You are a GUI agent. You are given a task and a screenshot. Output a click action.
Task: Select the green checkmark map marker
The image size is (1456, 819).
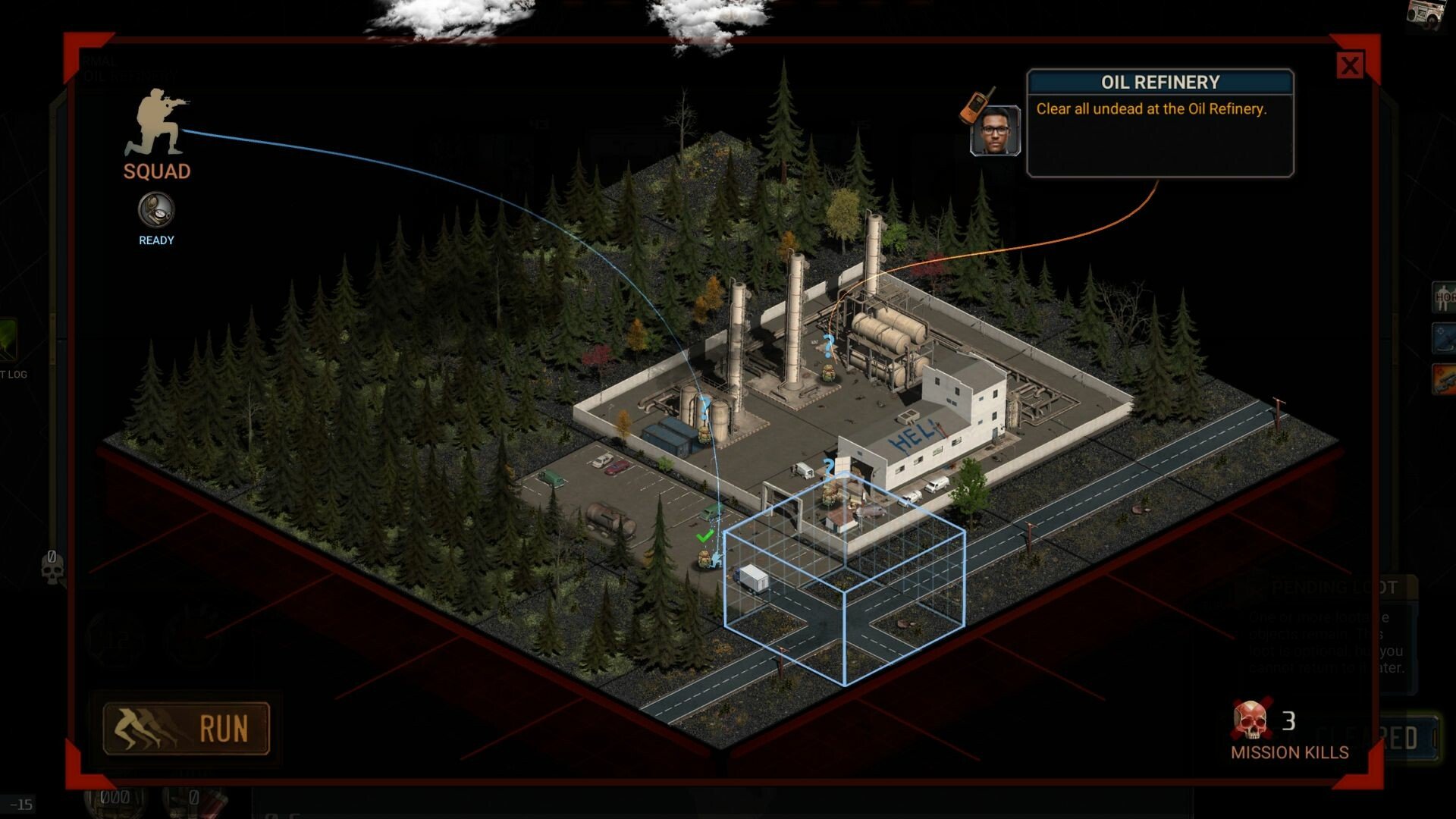click(704, 536)
